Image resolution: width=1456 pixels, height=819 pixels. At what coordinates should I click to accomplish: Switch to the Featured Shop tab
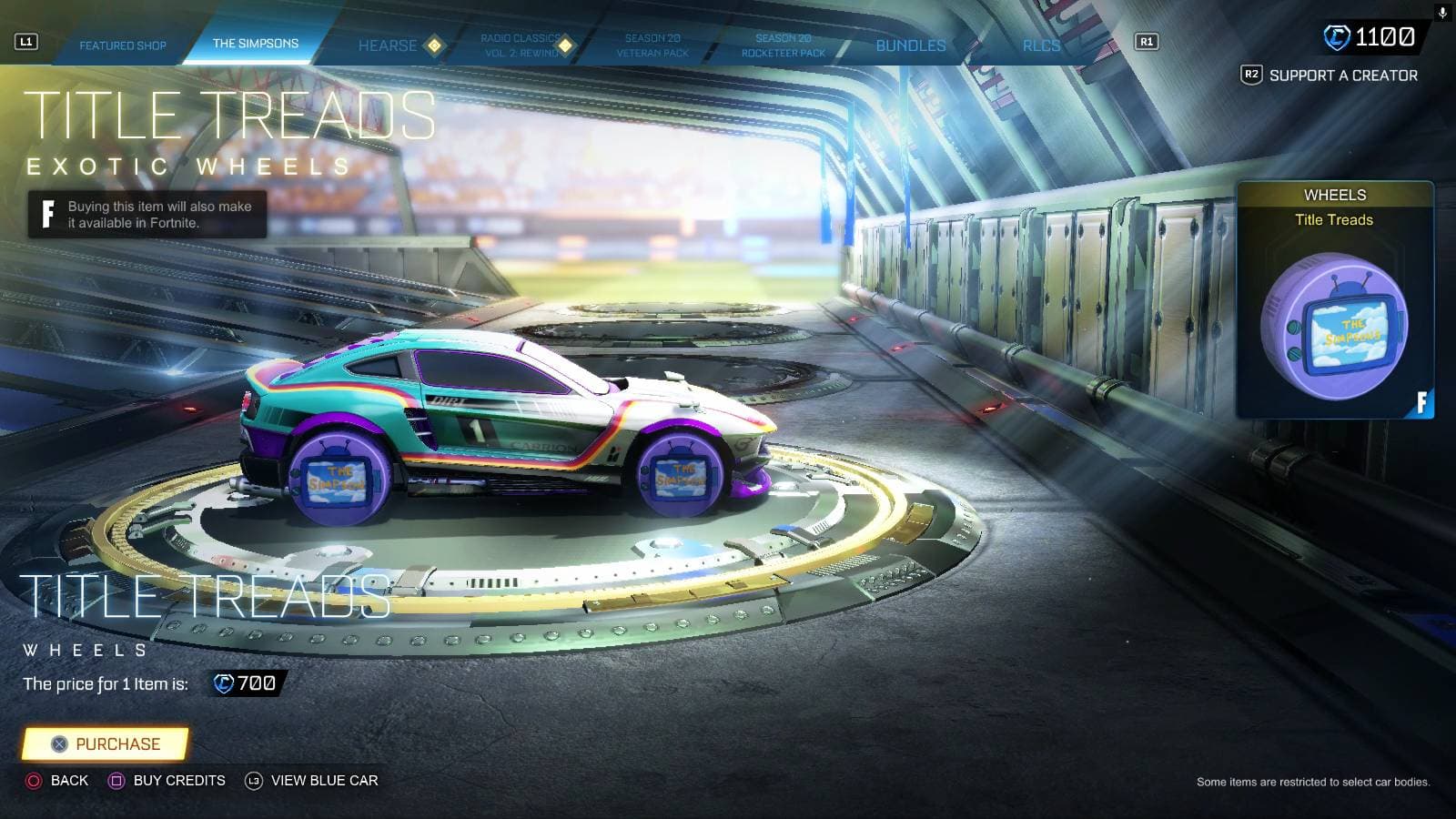point(124,45)
